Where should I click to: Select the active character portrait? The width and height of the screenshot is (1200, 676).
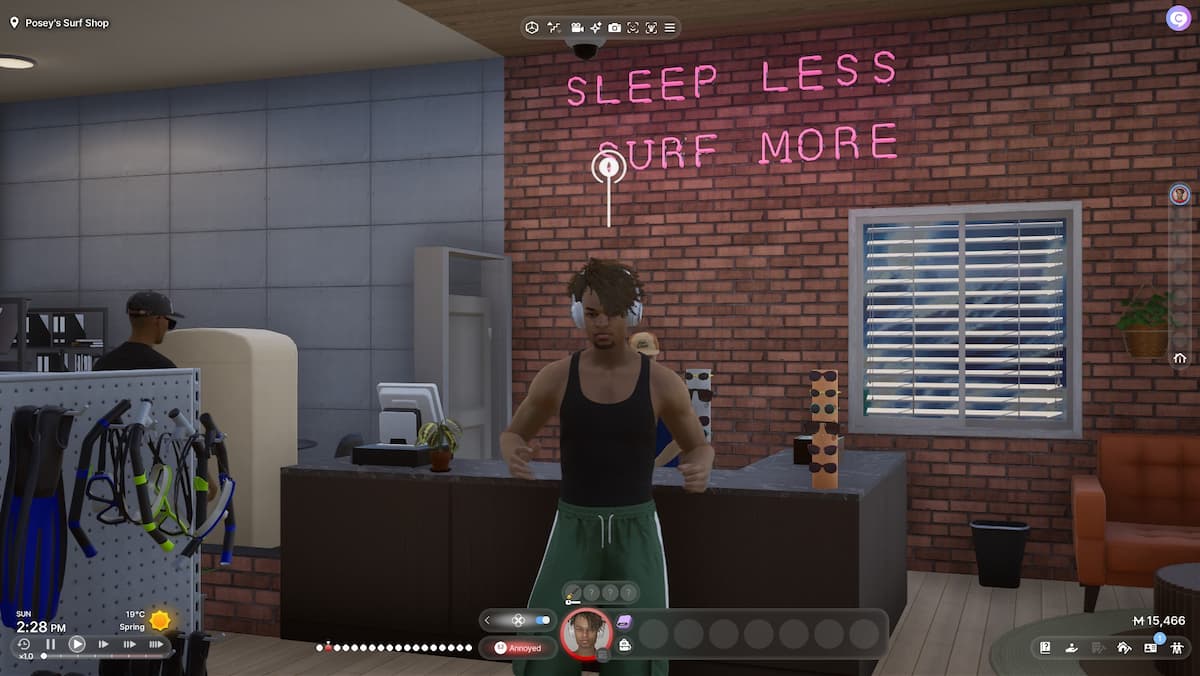point(587,633)
